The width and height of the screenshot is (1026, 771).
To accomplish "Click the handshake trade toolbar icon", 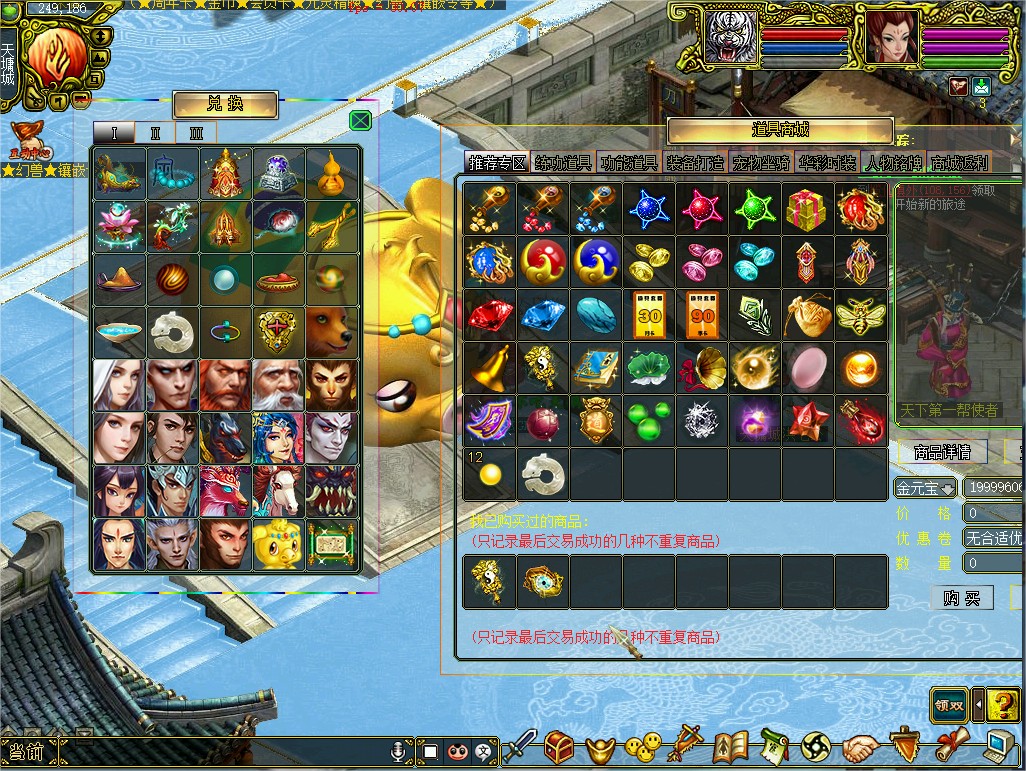I will click(860, 746).
